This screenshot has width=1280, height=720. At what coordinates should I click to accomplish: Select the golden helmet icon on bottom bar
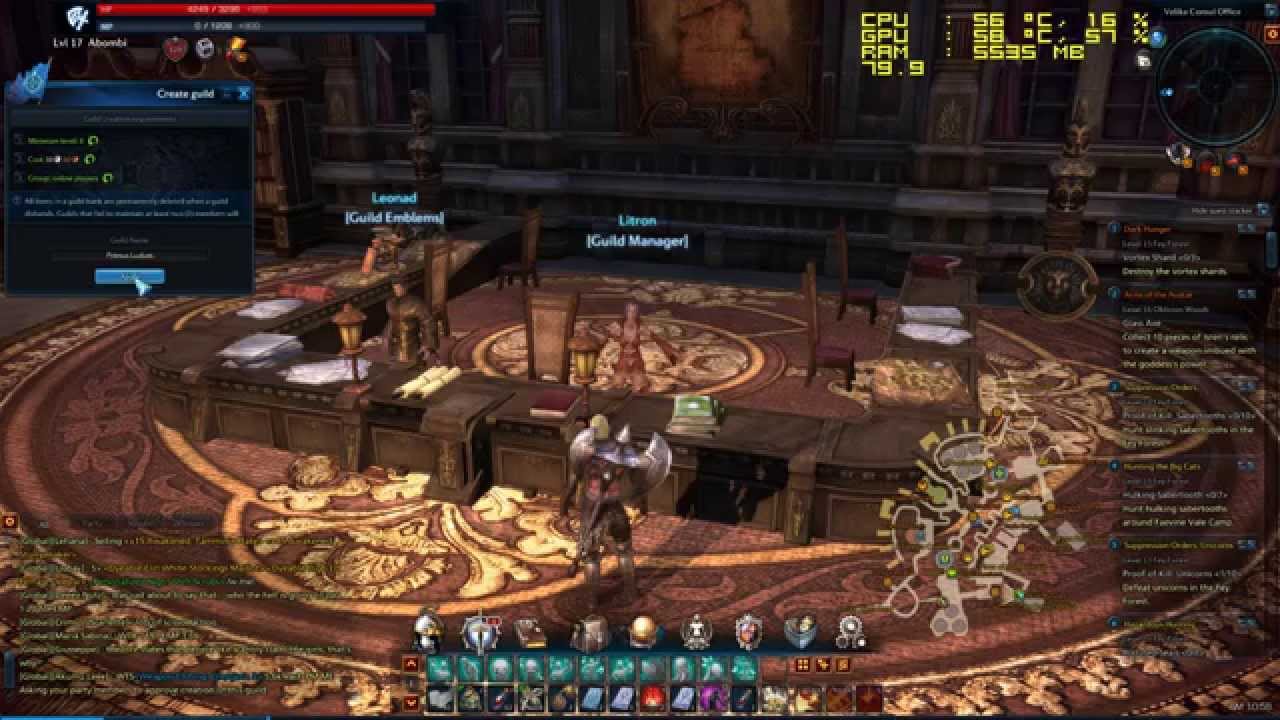click(x=638, y=631)
